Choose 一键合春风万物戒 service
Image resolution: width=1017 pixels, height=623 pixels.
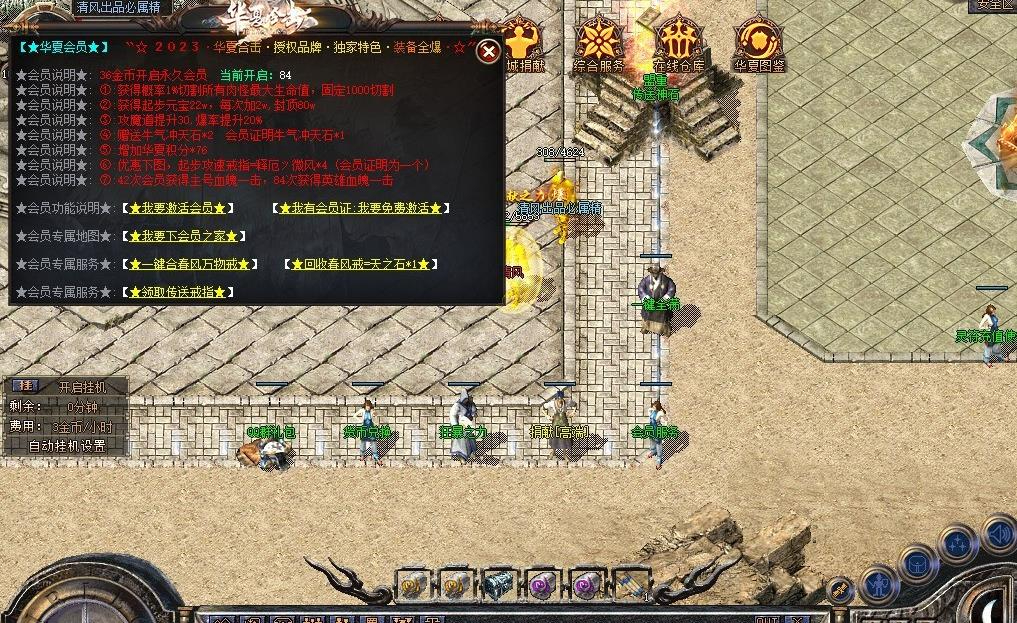191,264
